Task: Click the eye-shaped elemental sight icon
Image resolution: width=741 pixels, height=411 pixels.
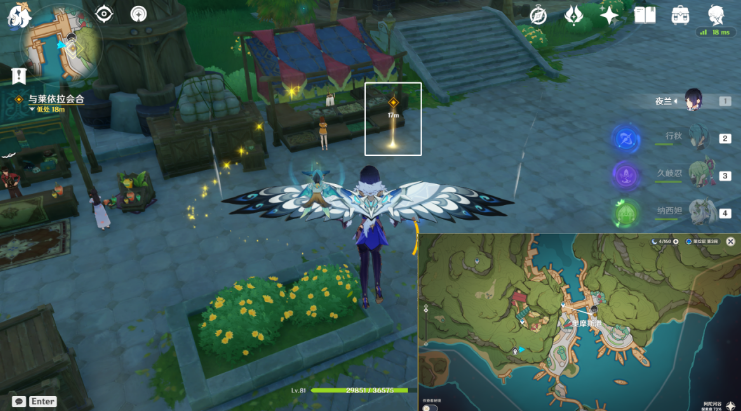Action: point(104,14)
